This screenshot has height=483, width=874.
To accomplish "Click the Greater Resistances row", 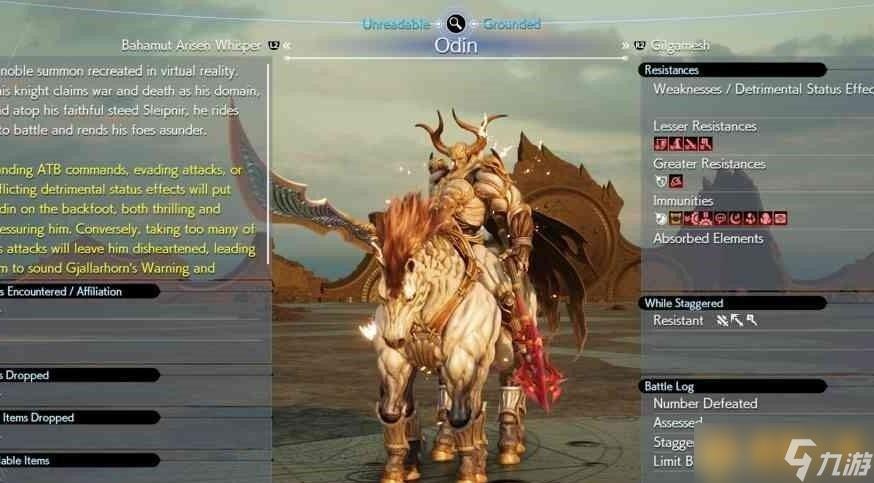I will 709,164.
